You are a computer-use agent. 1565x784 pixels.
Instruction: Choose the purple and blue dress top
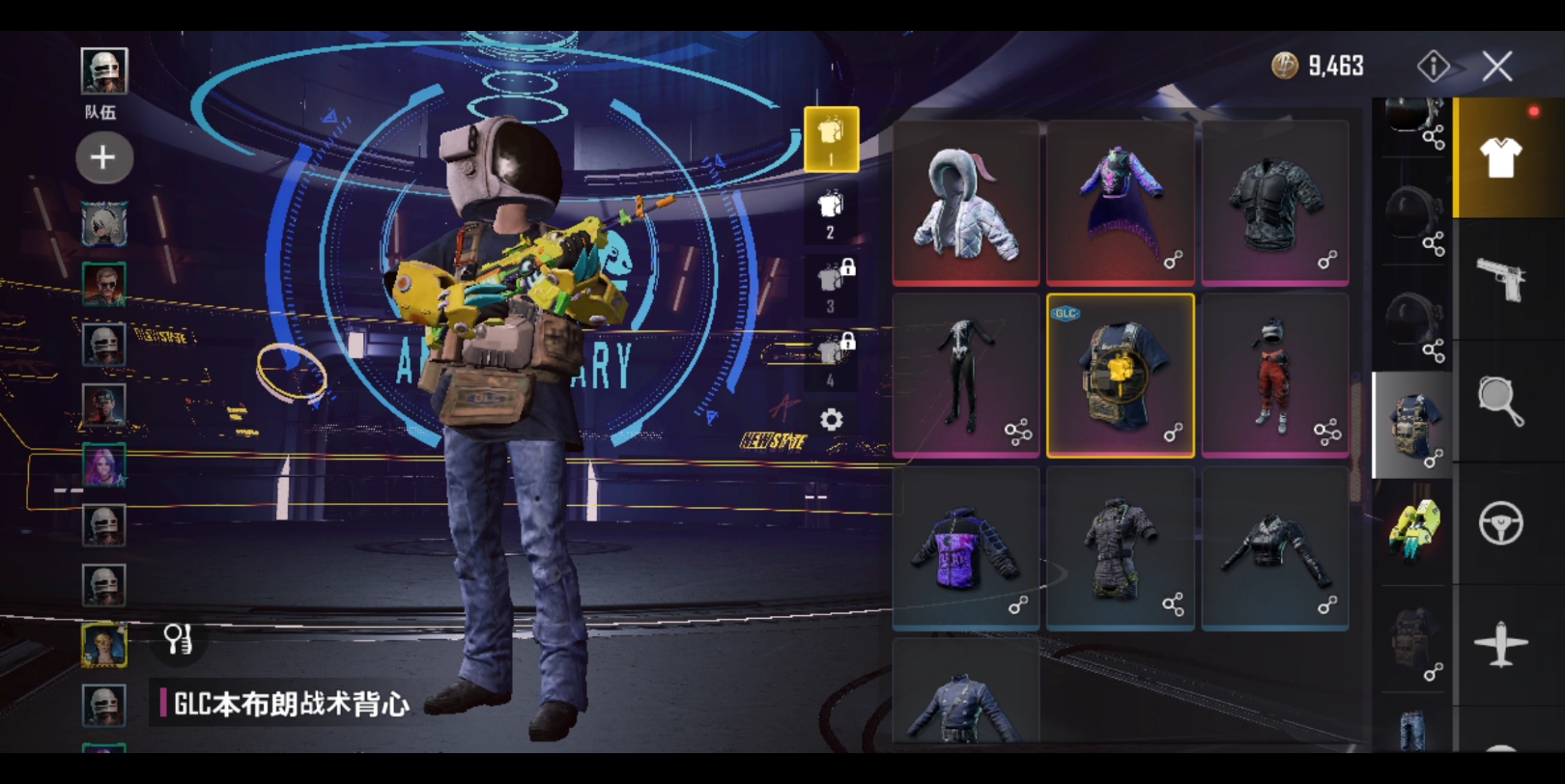tap(1120, 203)
